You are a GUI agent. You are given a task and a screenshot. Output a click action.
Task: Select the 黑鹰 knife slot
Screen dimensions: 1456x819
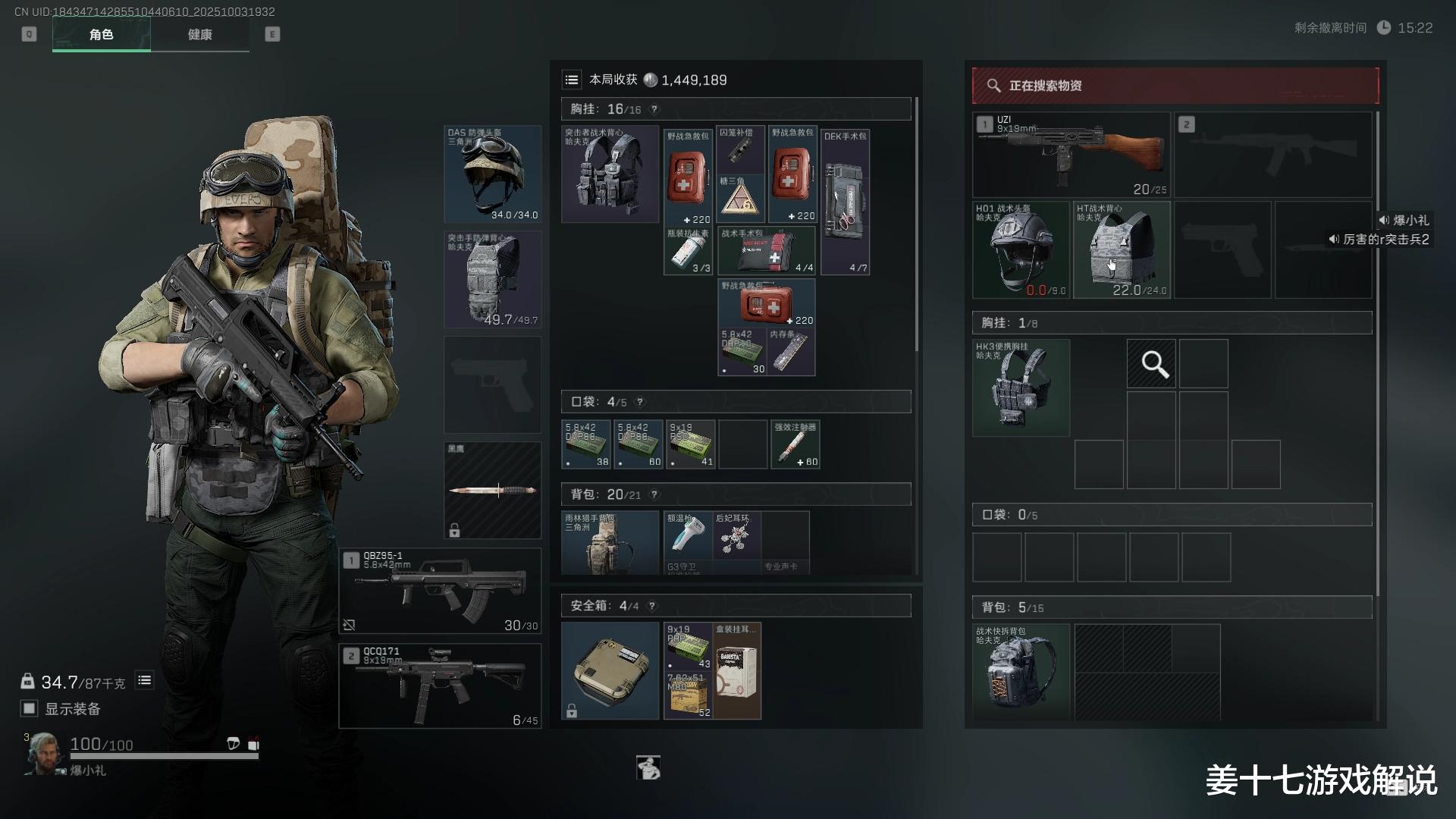[493, 490]
